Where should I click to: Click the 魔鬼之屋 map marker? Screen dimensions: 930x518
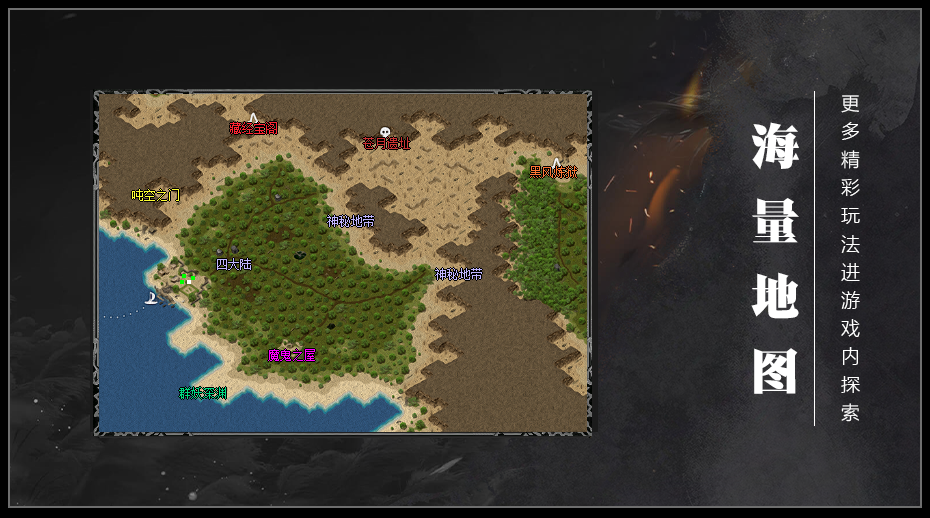click(x=292, y=355)
